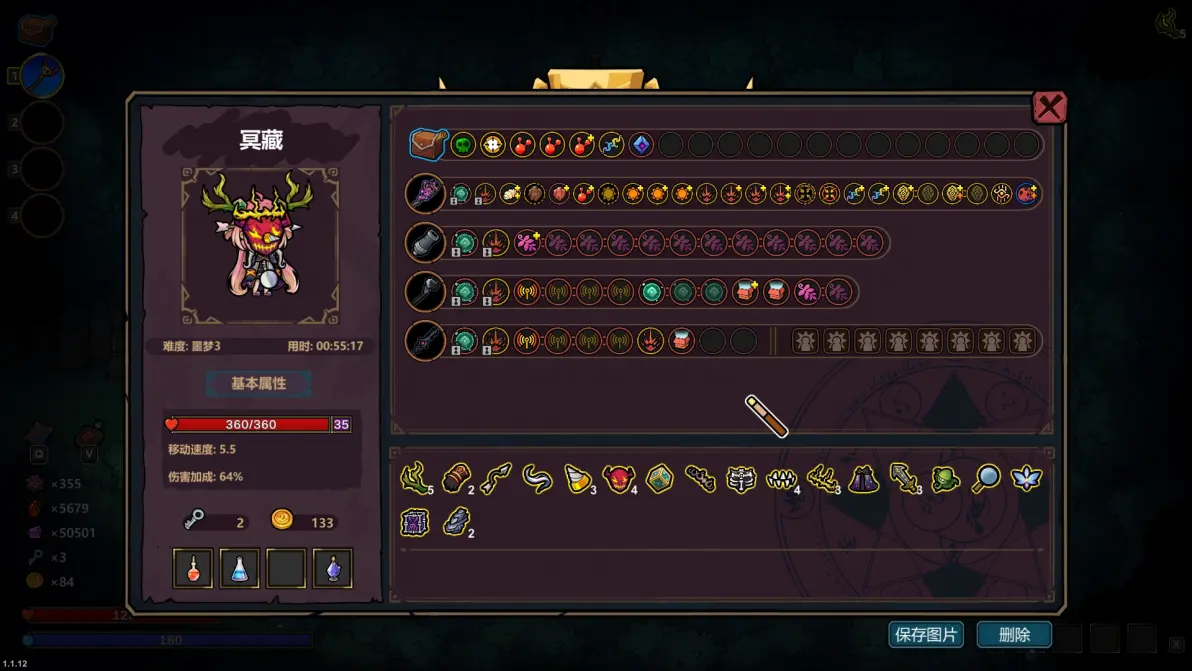The width and height of the screenshot is (1192, 671).
Task: Select the white lotus flower relic
Action: 1026,478
